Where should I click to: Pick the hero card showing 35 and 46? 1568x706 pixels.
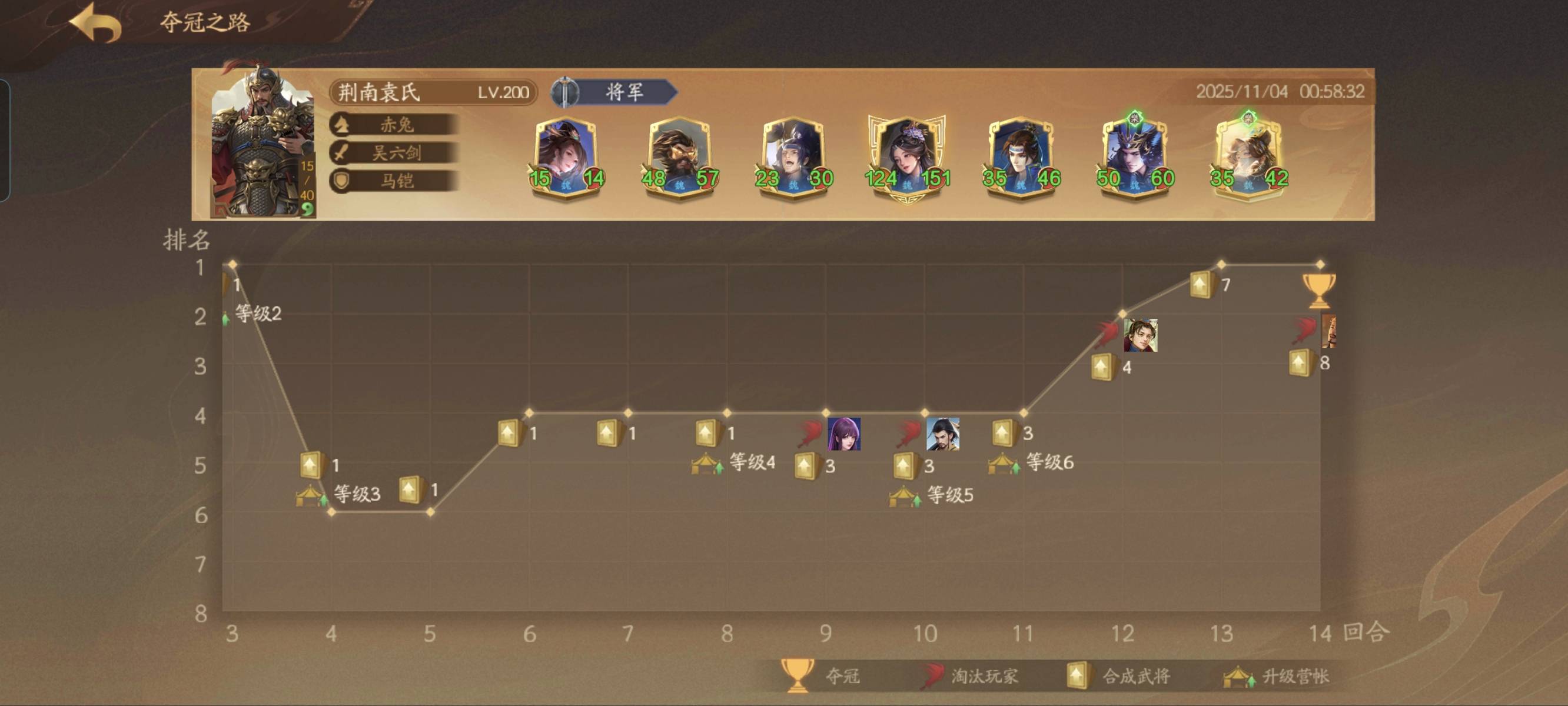tap(1021, 157)
